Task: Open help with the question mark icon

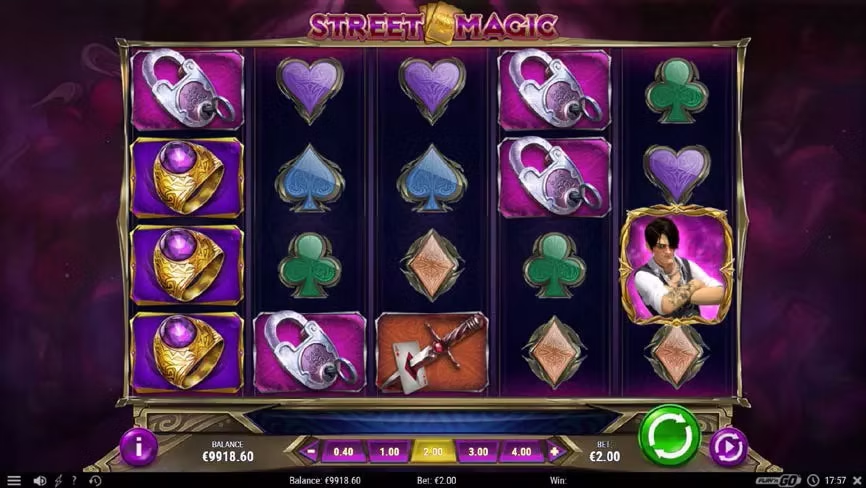Action: pos(76,480)
